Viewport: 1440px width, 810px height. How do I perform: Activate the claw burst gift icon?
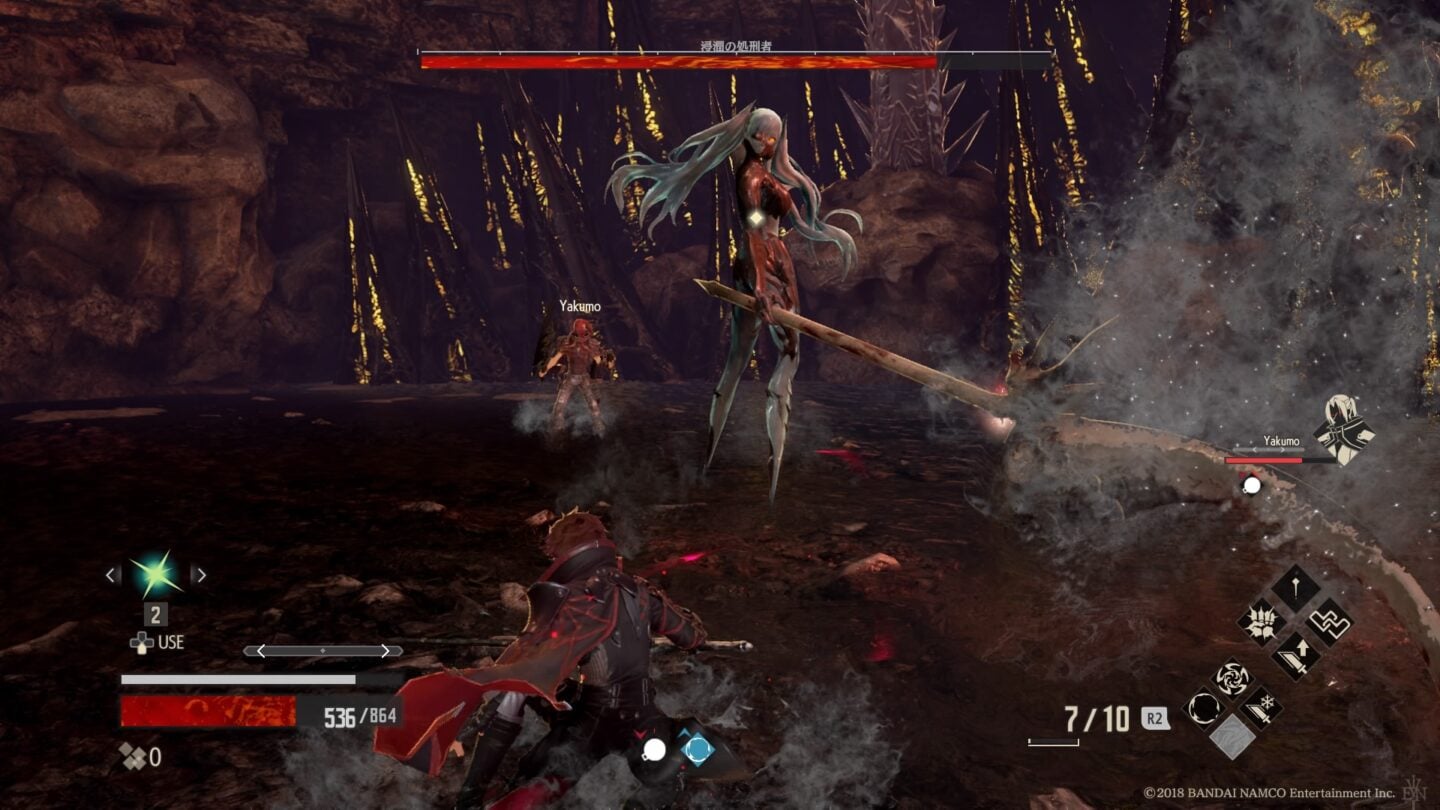coord(1260,622)
